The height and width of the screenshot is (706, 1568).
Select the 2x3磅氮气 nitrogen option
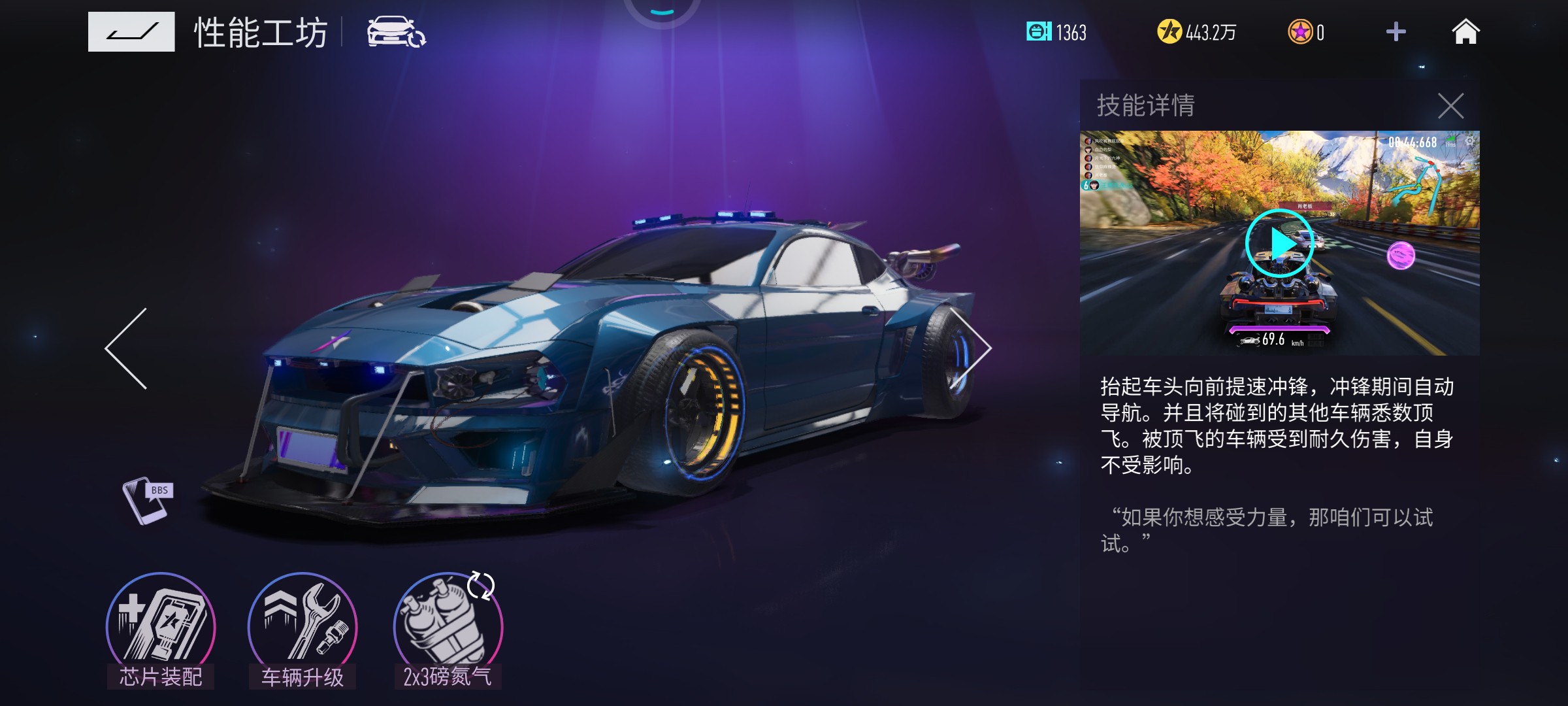[448, 629]
